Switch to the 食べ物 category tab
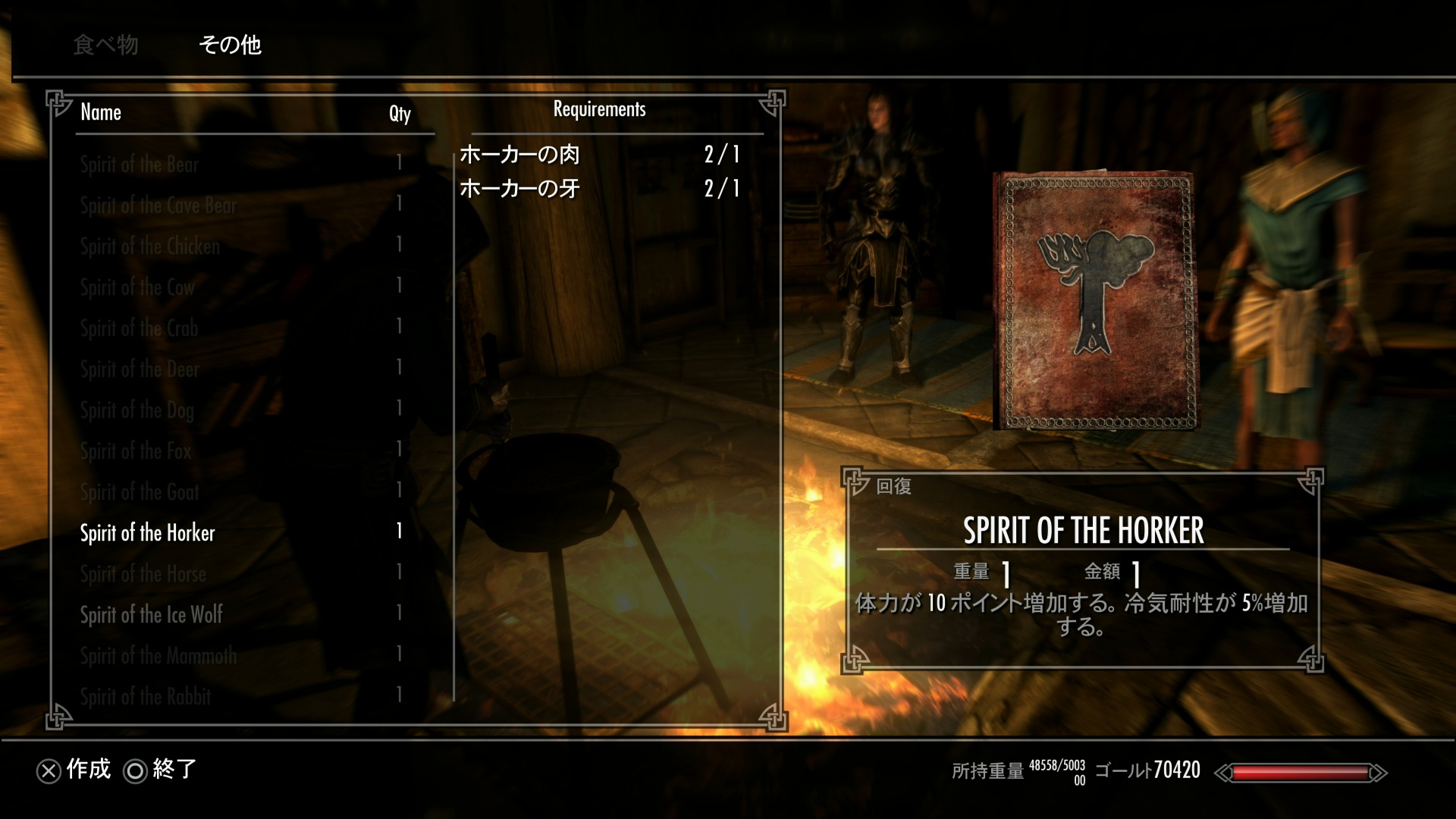 (105, 45)
